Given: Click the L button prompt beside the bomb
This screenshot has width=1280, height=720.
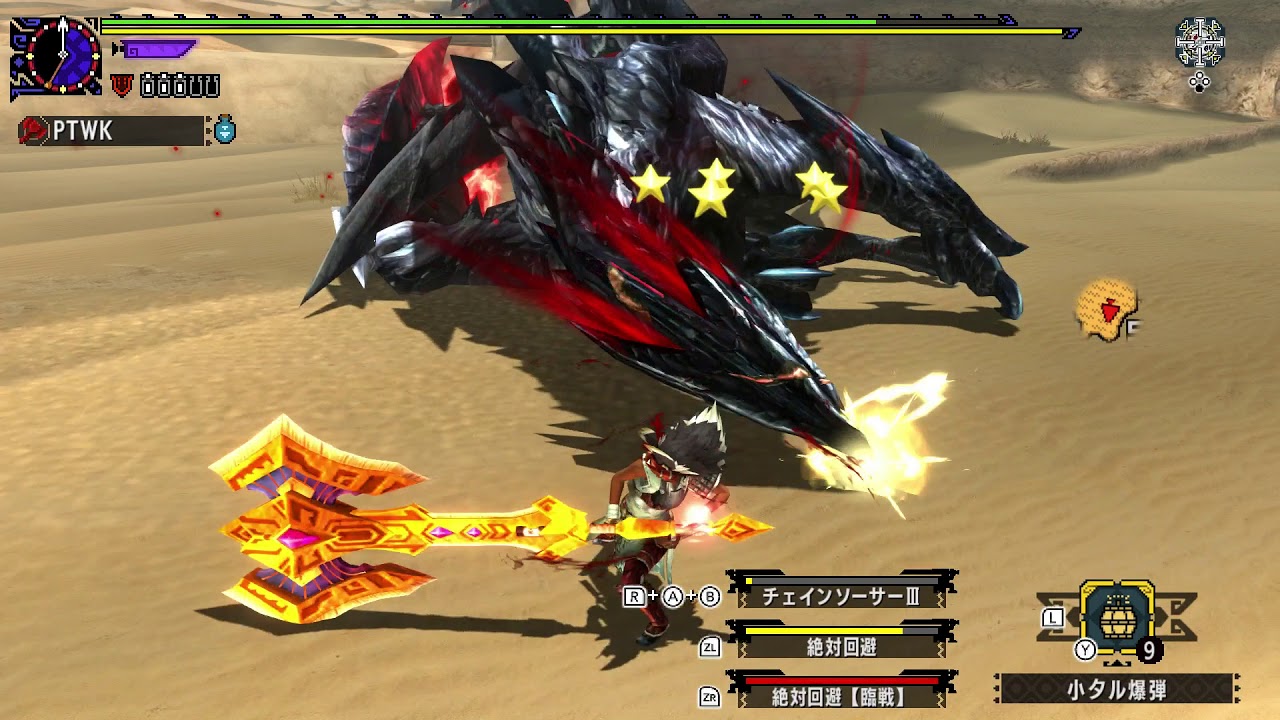Looking at the screenshot, I should point(1054,618).
